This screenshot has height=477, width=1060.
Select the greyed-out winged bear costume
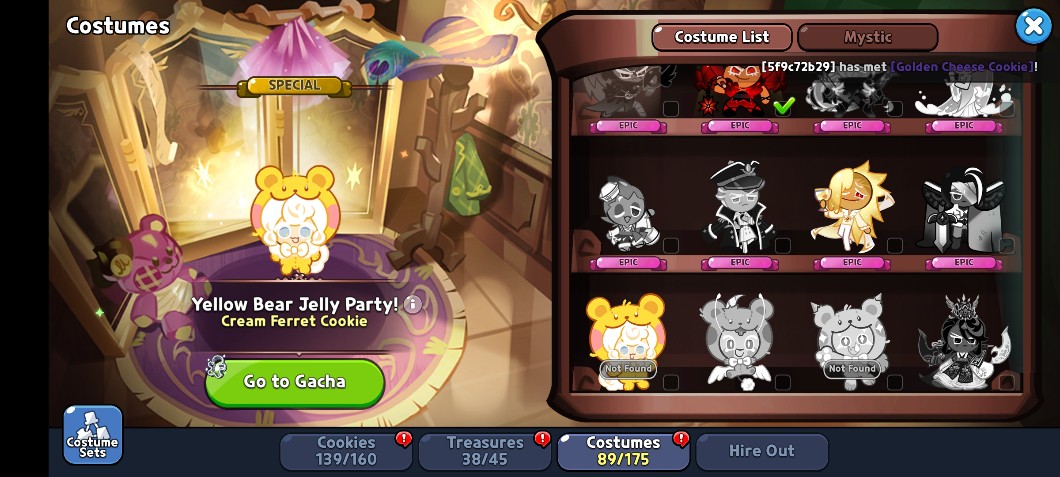pos(738,340)
